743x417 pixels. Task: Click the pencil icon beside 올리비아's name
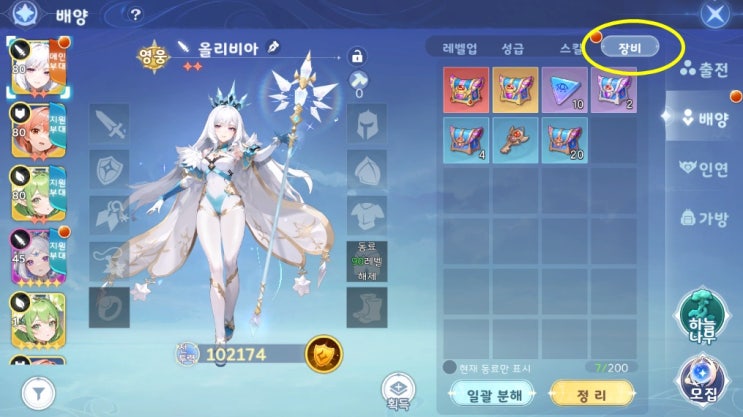[x=272, y=47]
